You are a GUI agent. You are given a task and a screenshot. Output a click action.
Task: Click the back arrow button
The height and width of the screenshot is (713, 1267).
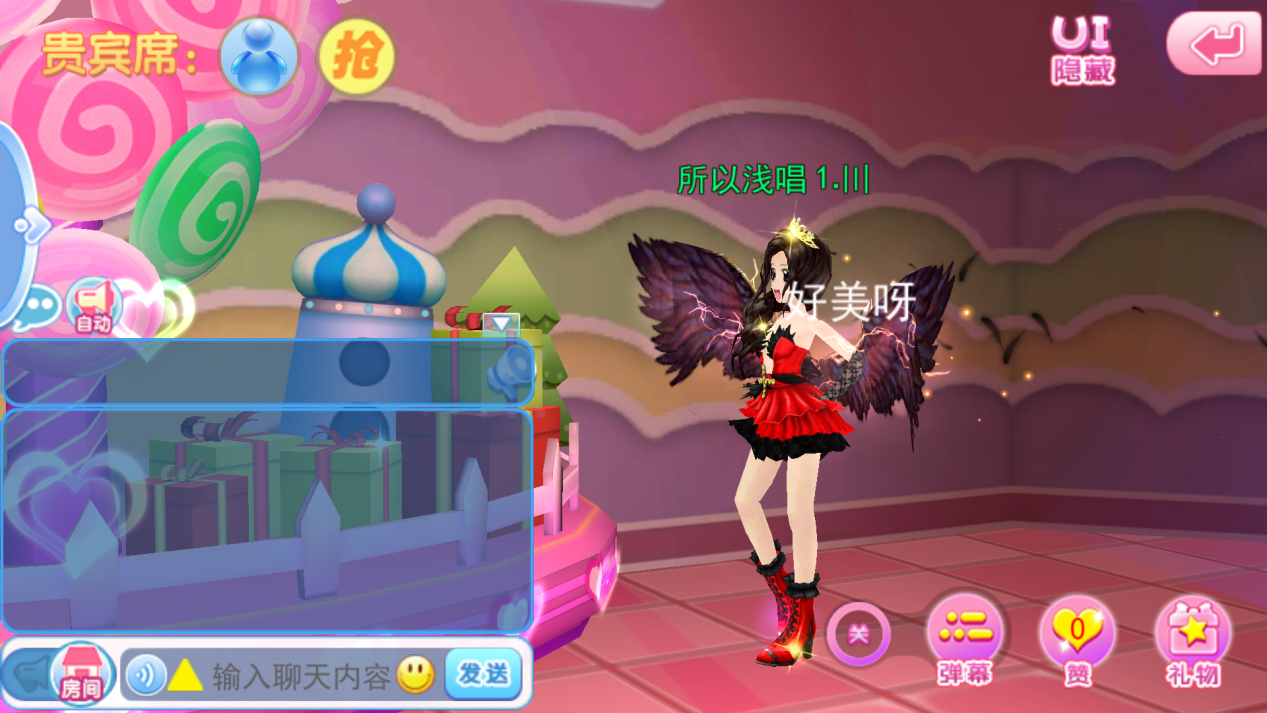click(x=1214, y=43)
